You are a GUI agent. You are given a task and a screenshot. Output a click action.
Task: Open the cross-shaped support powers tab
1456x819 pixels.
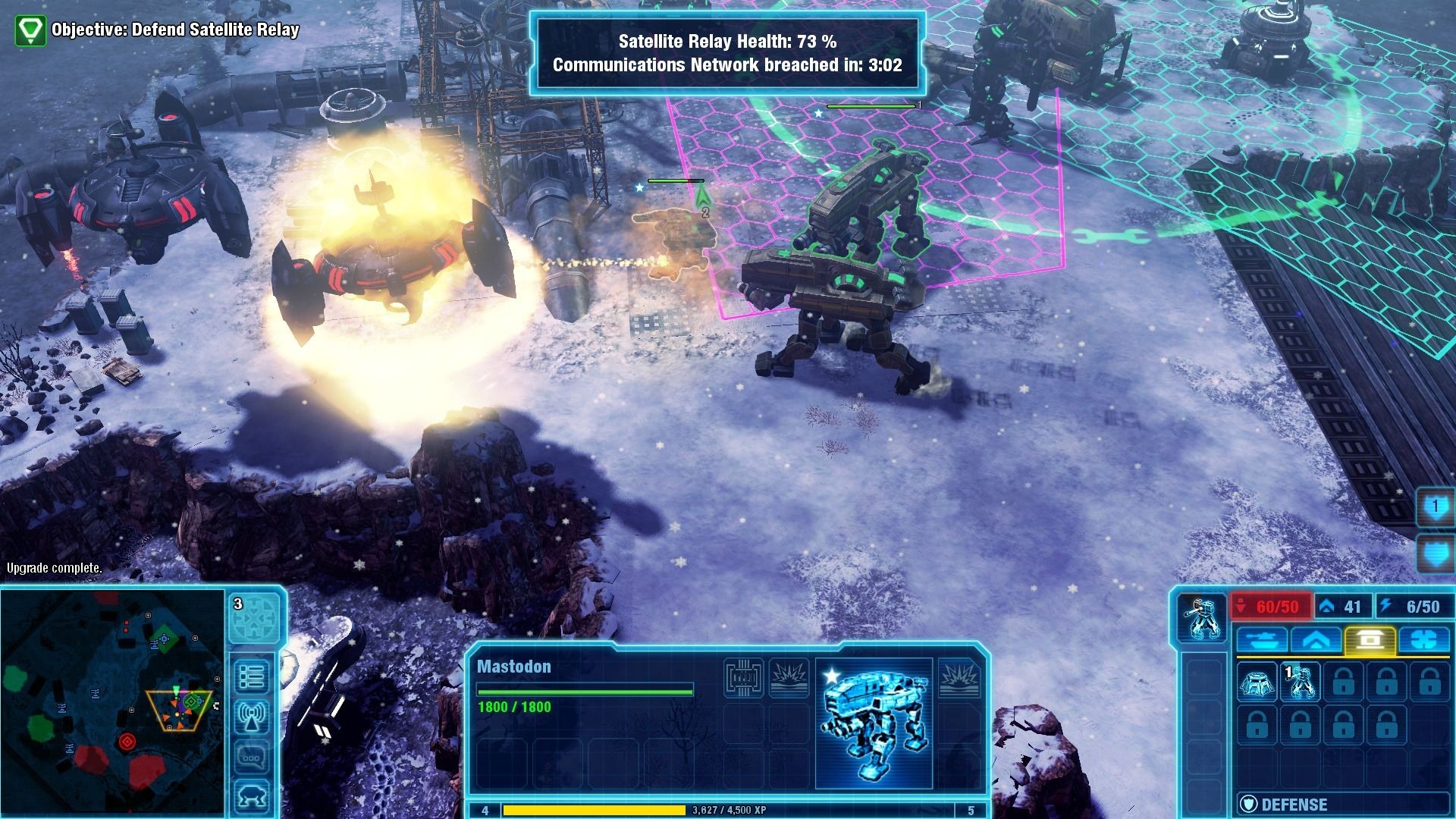pyautogui.click(x=1423, y=640)
